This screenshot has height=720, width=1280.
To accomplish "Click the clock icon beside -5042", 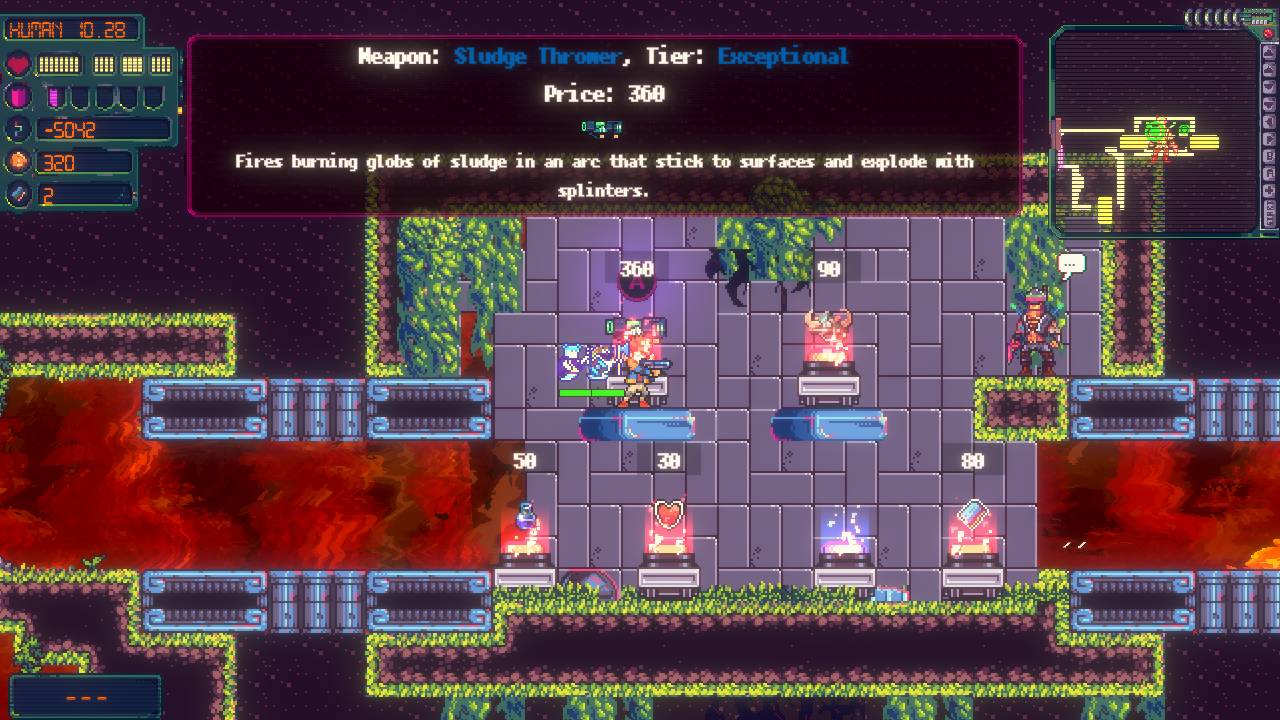I will pos(18,128).
